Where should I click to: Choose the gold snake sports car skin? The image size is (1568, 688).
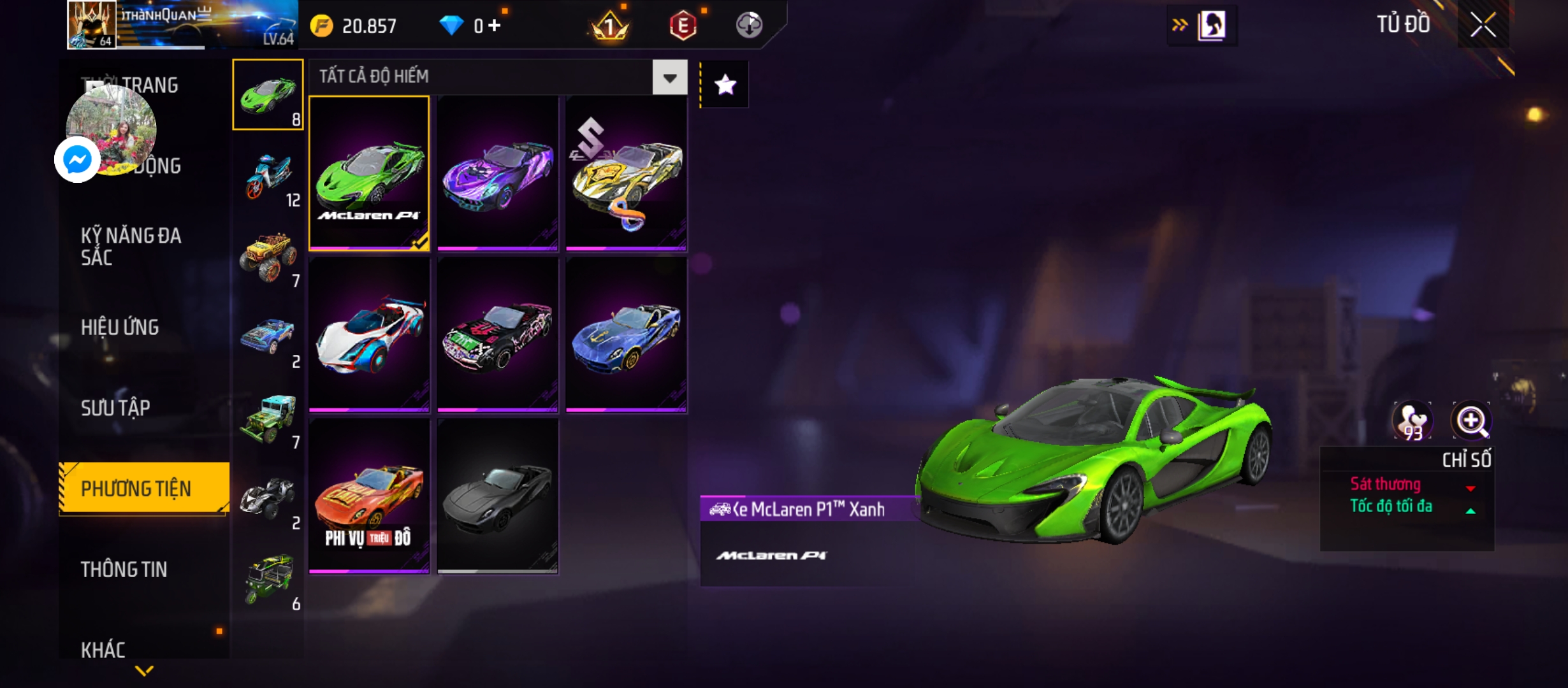[x=626, y=173]
